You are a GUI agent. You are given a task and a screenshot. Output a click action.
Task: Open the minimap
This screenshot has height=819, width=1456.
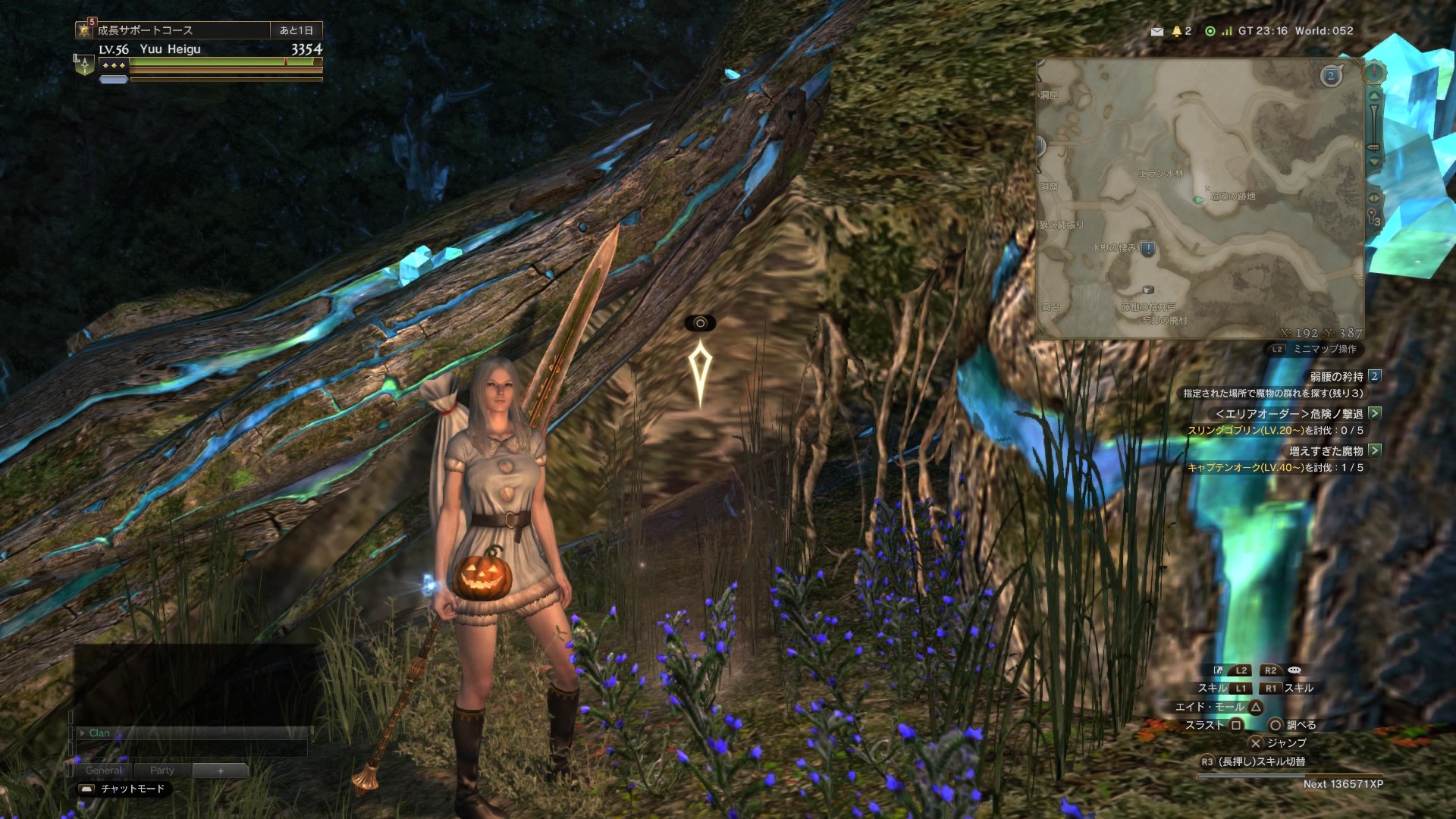tap(1200, 199)
